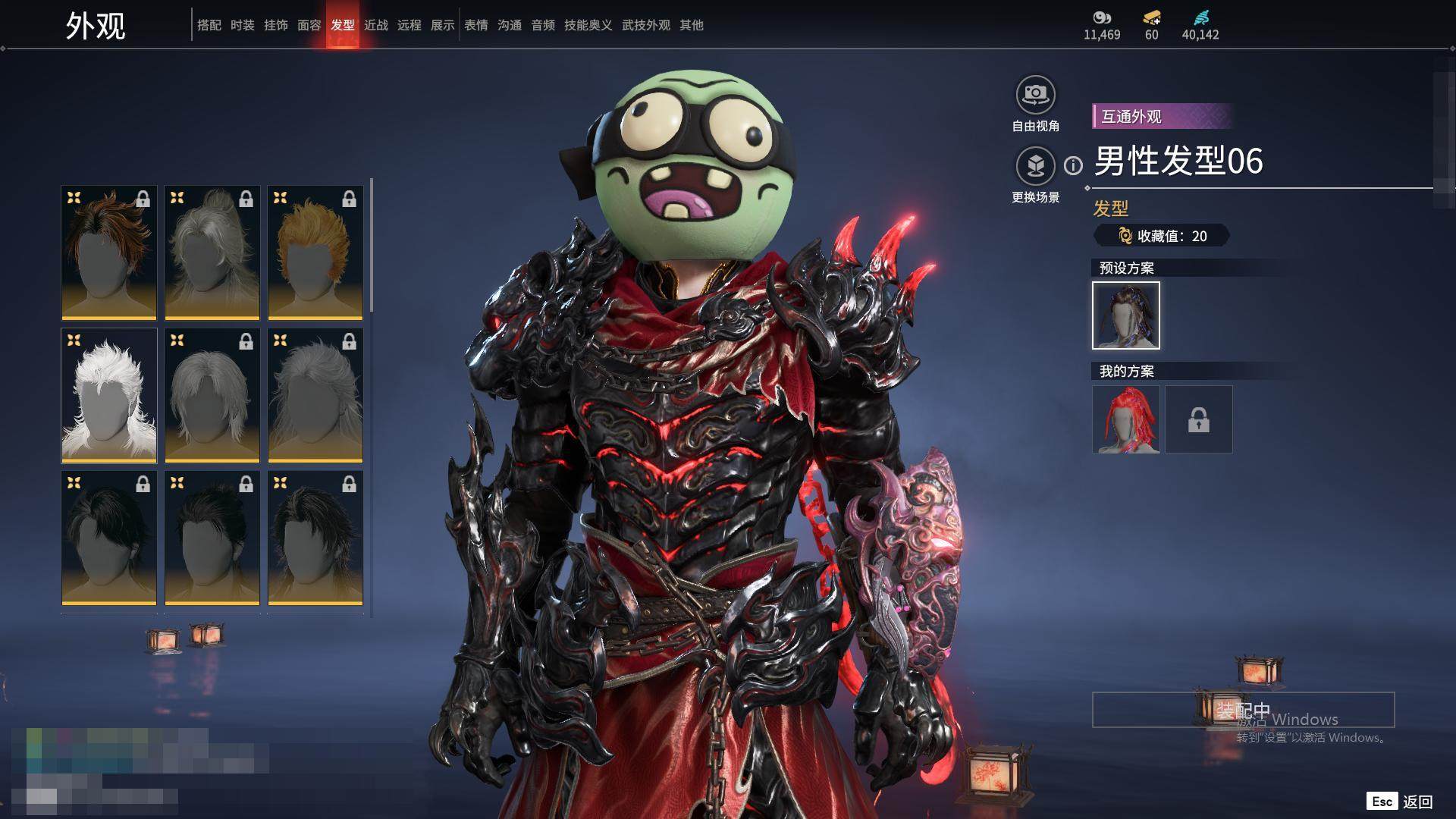Image resolution: width=1456 pixels, height=819 pixels.
Task: Select the white long hairstyle thumbnail
Action: [x=109, y=395]
